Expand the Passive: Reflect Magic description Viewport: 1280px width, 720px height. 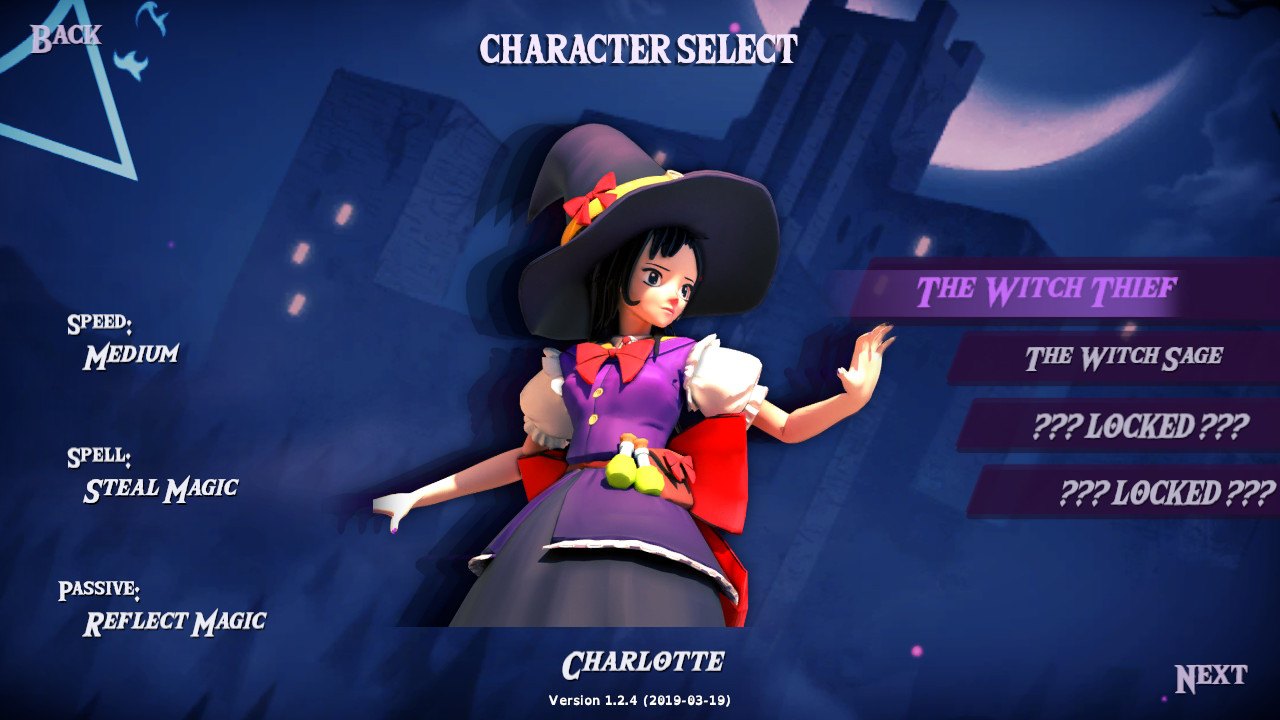point(160,605)
